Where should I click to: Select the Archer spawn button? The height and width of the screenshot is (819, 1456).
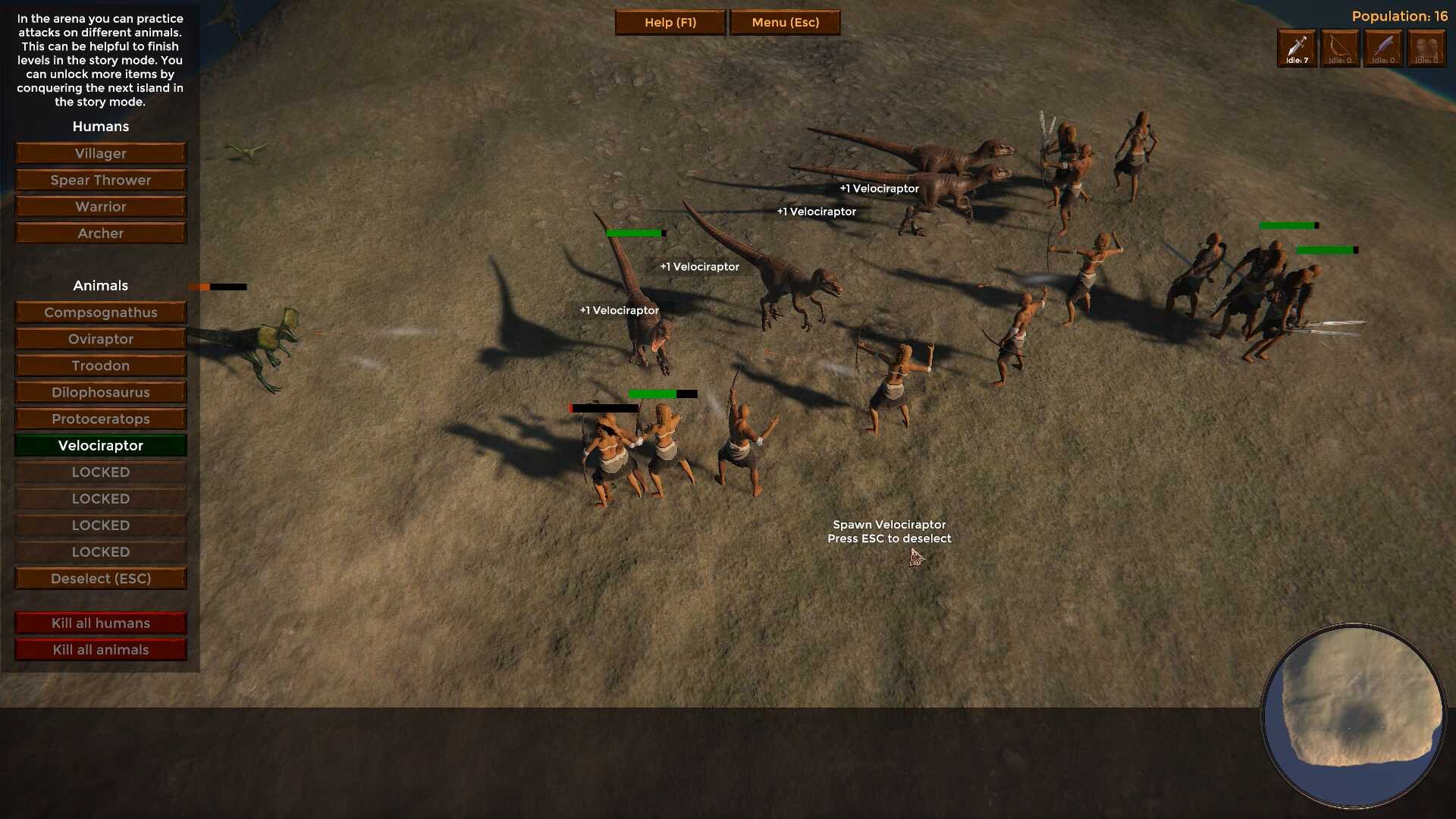[x=101, y=233]
